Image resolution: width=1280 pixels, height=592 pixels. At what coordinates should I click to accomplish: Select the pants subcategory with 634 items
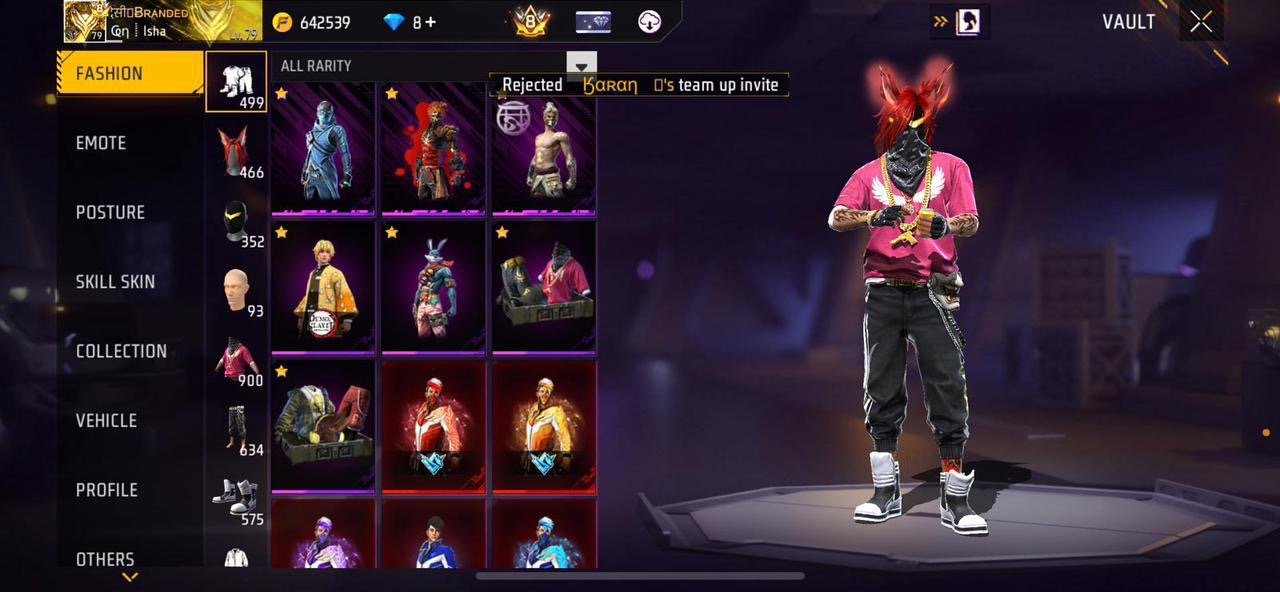(236, 429)
